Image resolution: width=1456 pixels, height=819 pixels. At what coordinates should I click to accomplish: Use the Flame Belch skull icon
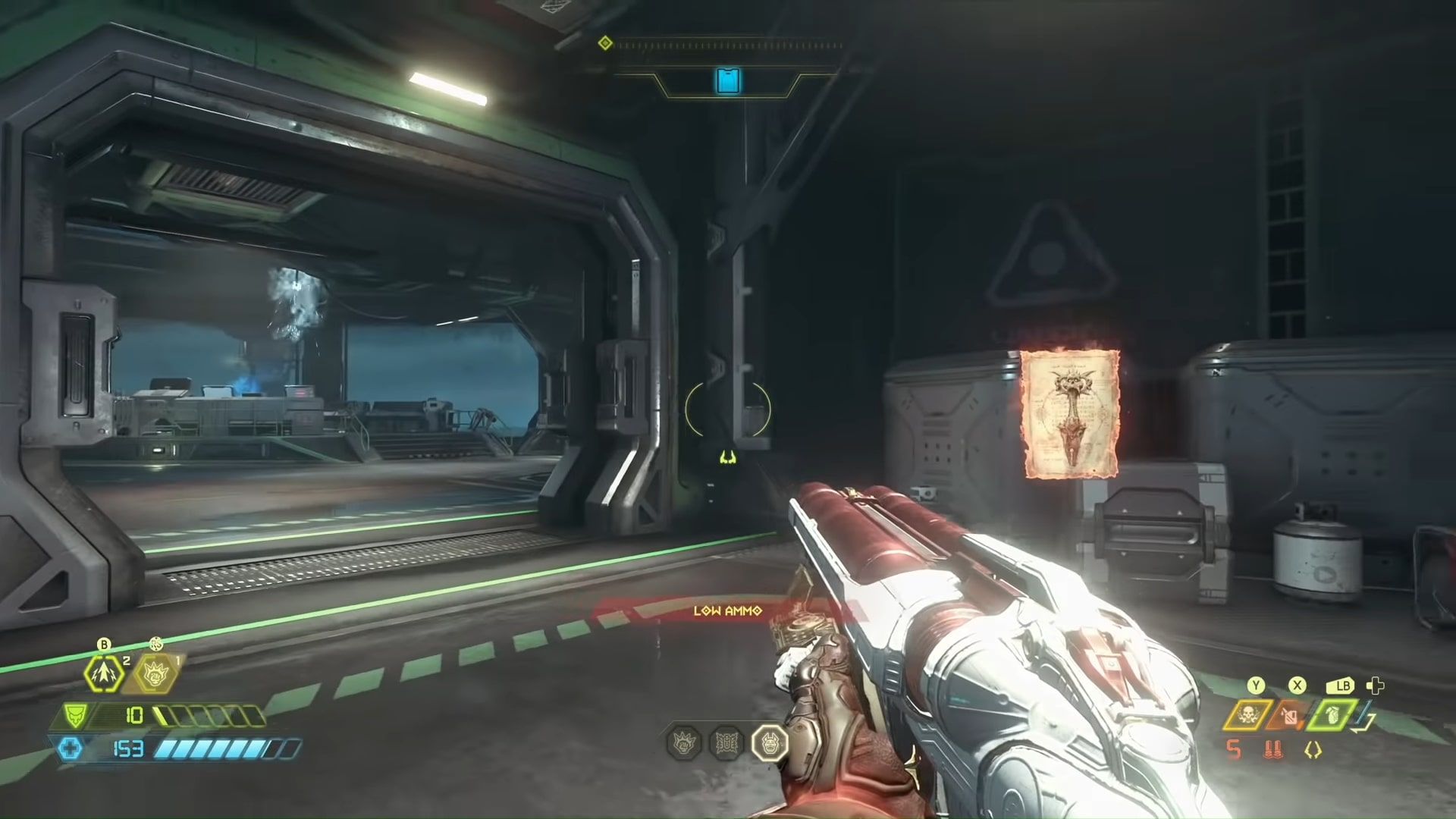click(x=1247, y=714)
